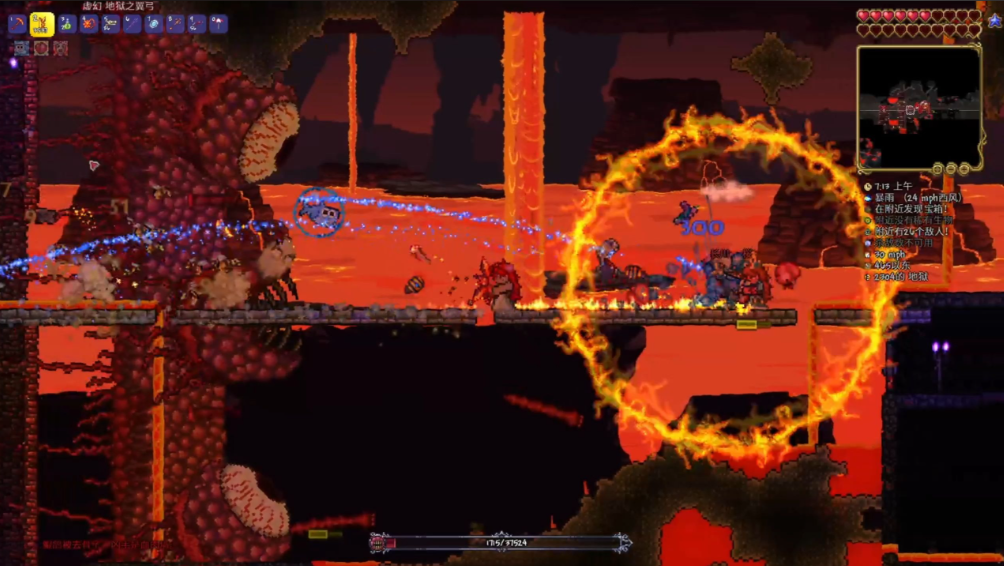This screenshot has height=566, width=1004.
Task: Click the weather info icon
Action: tap(867, 198)
